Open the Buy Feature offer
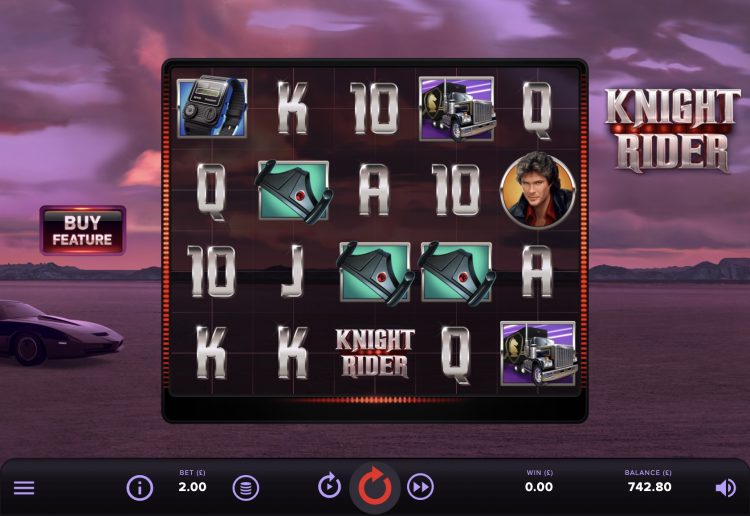Screen dimensions: 750x516 [x=82, y=230]
